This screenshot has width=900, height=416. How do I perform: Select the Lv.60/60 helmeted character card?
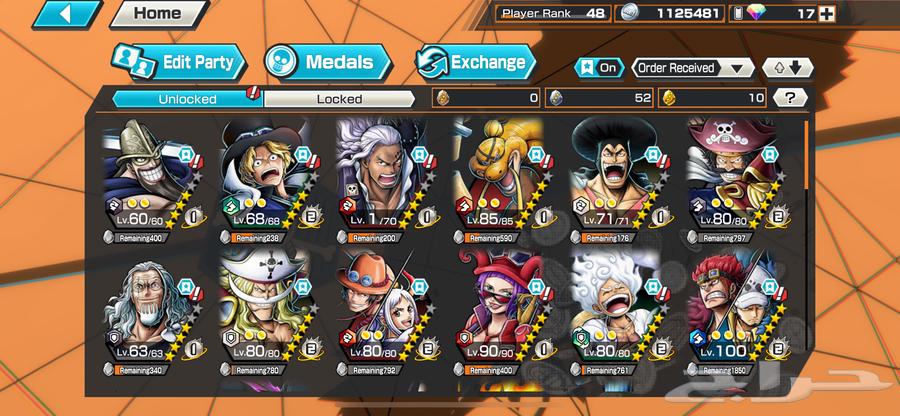point(152,180)
